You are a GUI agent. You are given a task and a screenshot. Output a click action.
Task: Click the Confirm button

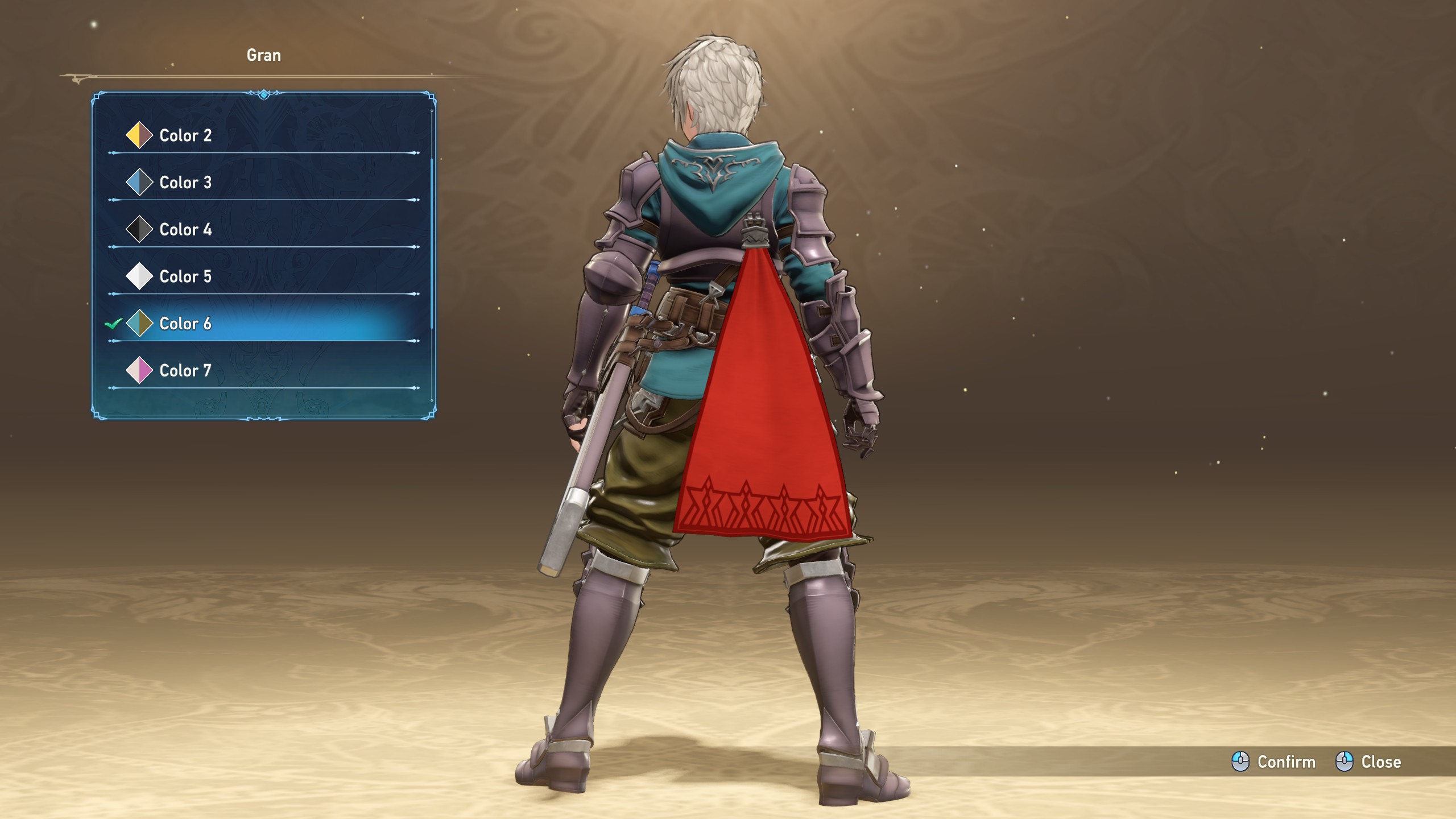[x=1274, y=762]
